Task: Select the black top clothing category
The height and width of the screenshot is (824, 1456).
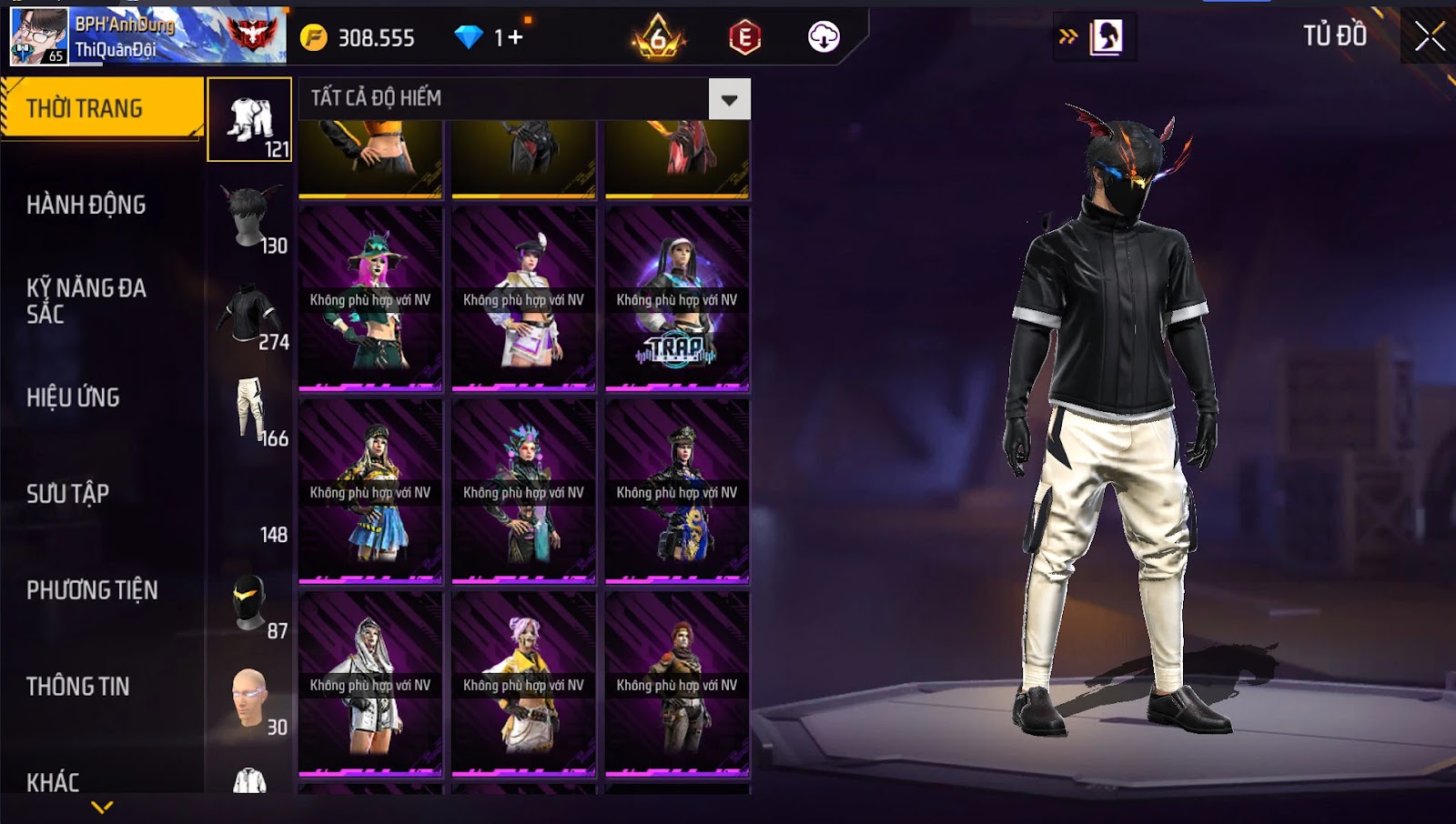Action: [x=250, y=315]
